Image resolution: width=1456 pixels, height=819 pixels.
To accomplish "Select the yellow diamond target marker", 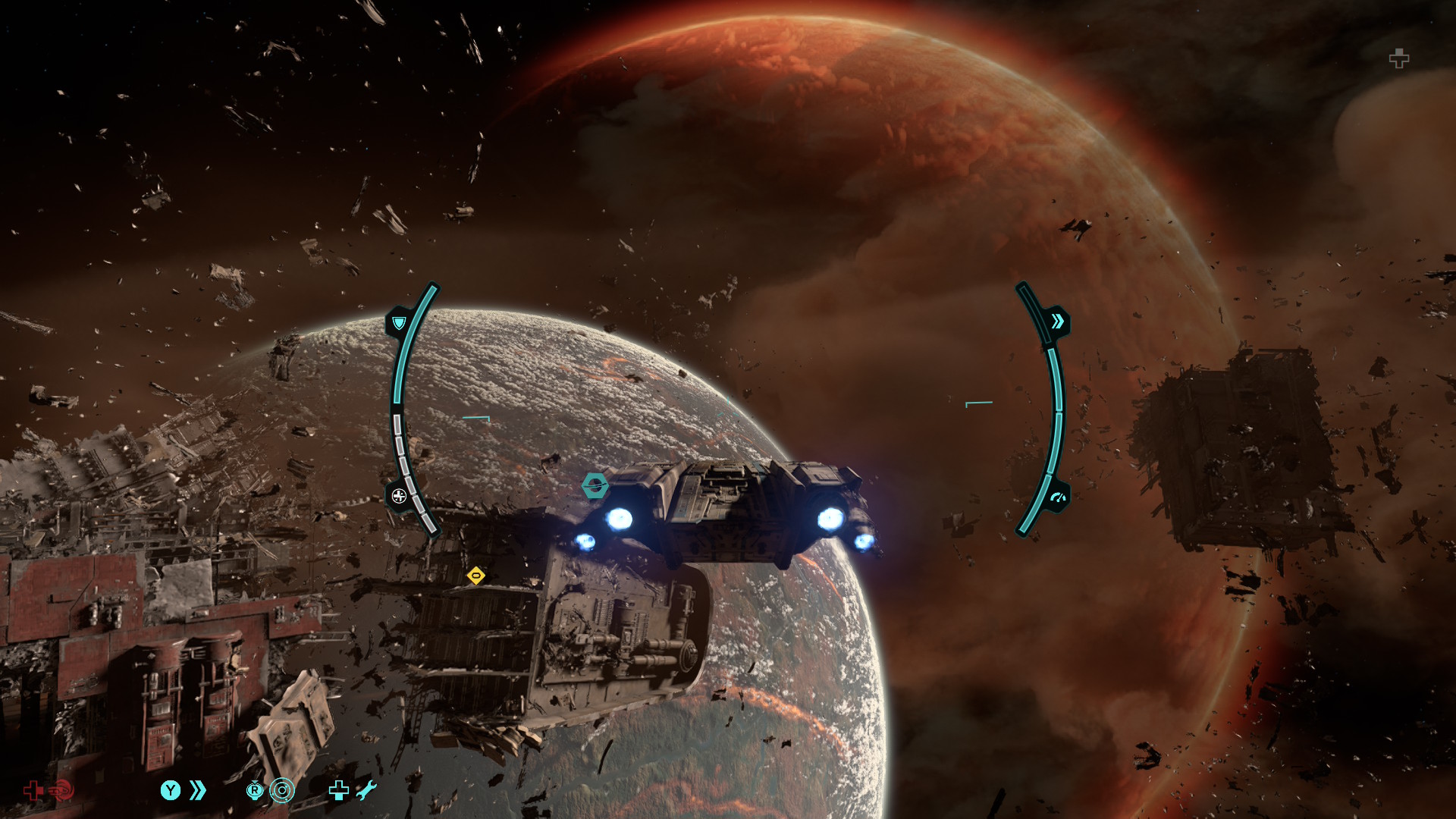I will [475, 576].
